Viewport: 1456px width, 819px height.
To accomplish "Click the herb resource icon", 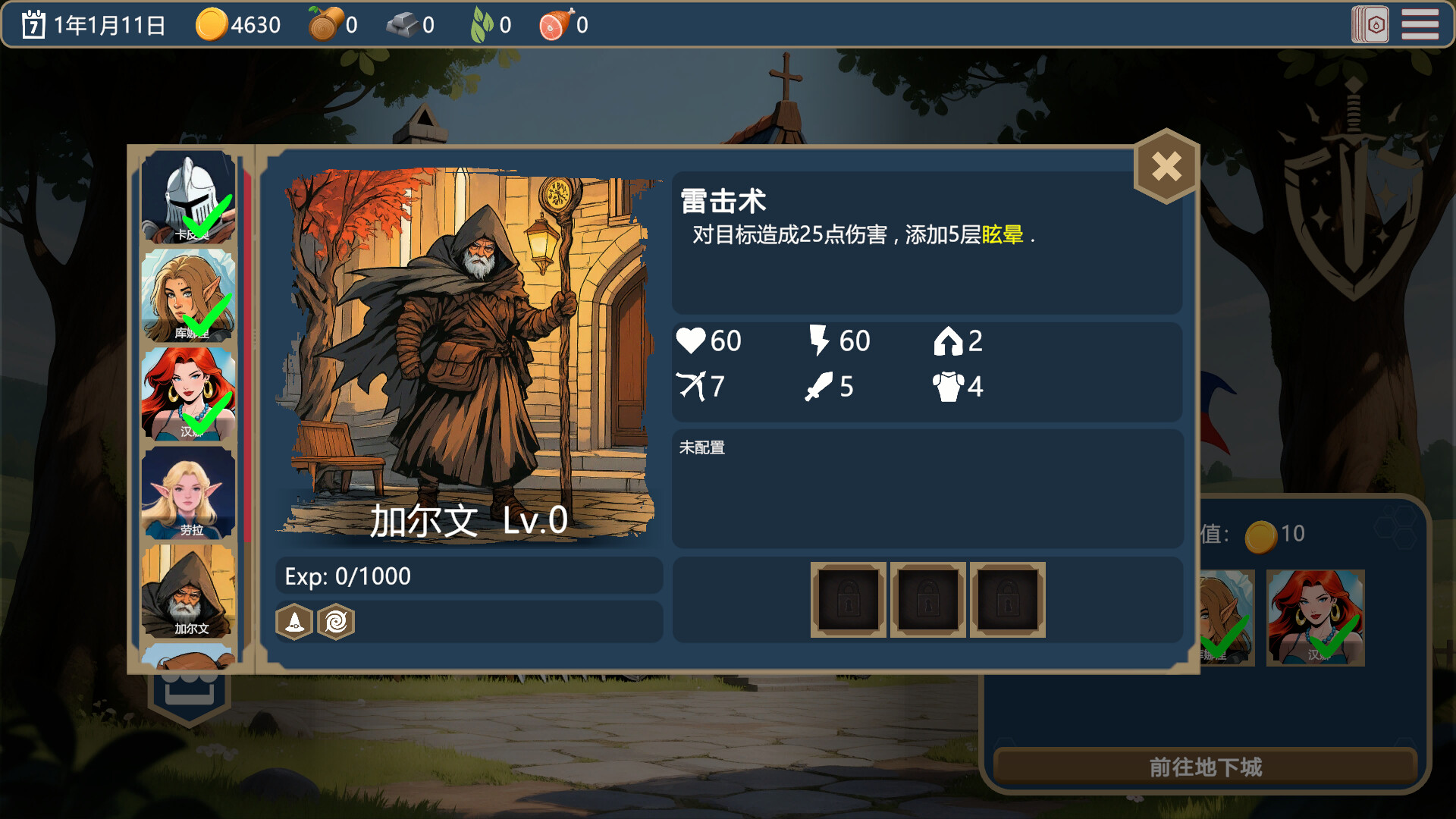I will (x=479, y=24).
